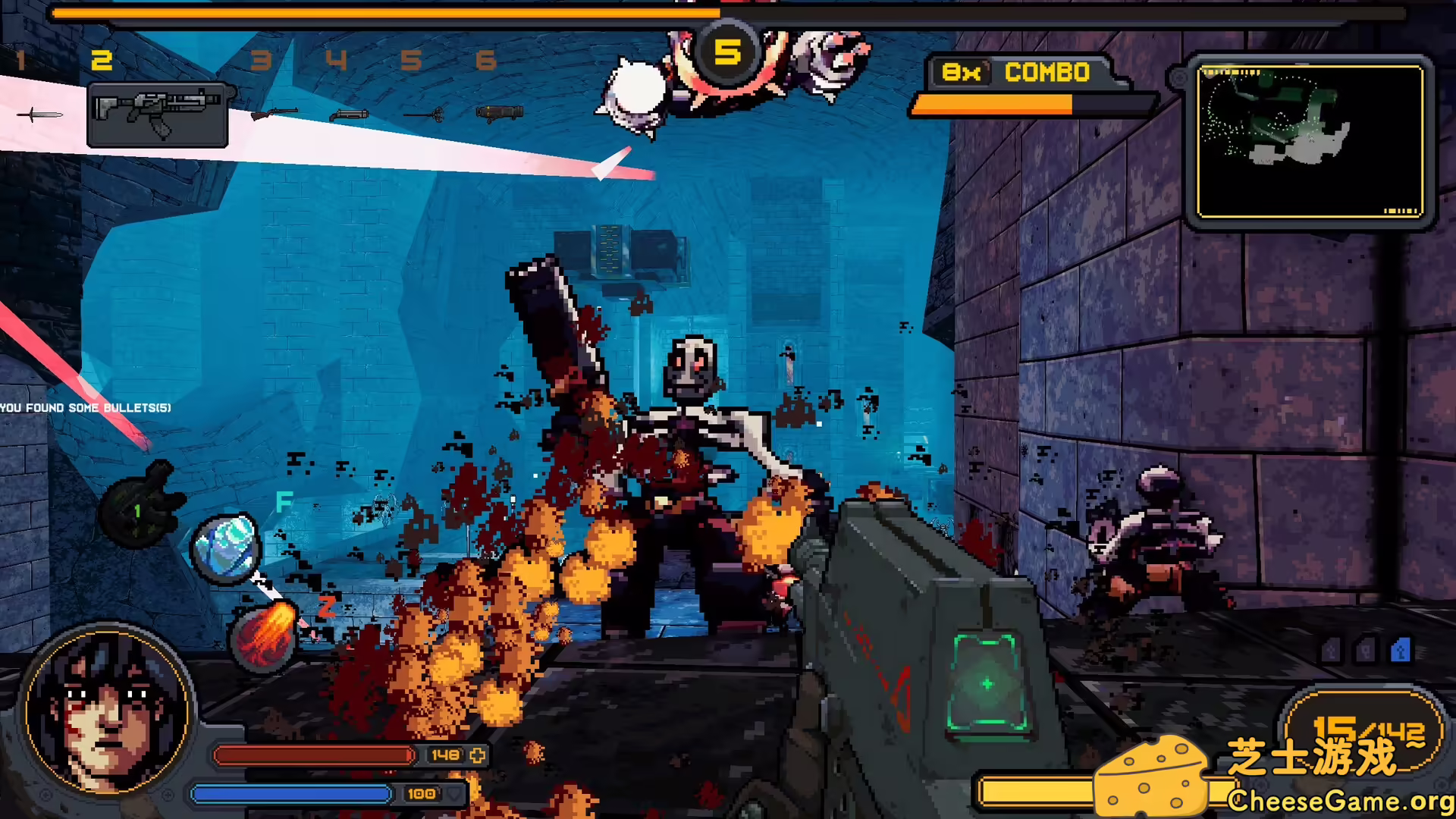This screenshot has width=1456, height=819.
Task: Select the grenade icon
Action: pyautogui.click(x=142, y=506)
